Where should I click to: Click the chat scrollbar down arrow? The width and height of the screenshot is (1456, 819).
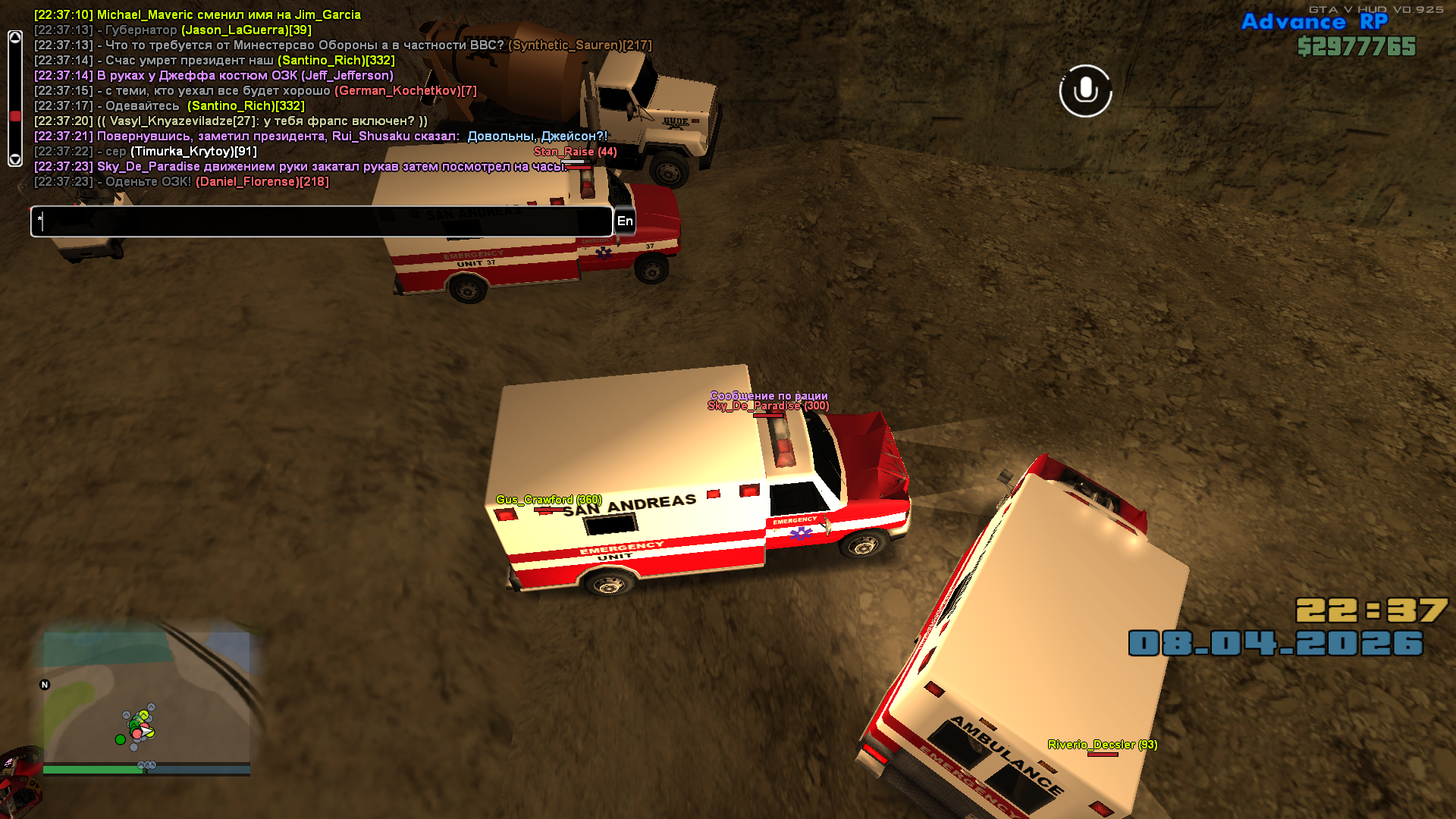tap(15, 159)
